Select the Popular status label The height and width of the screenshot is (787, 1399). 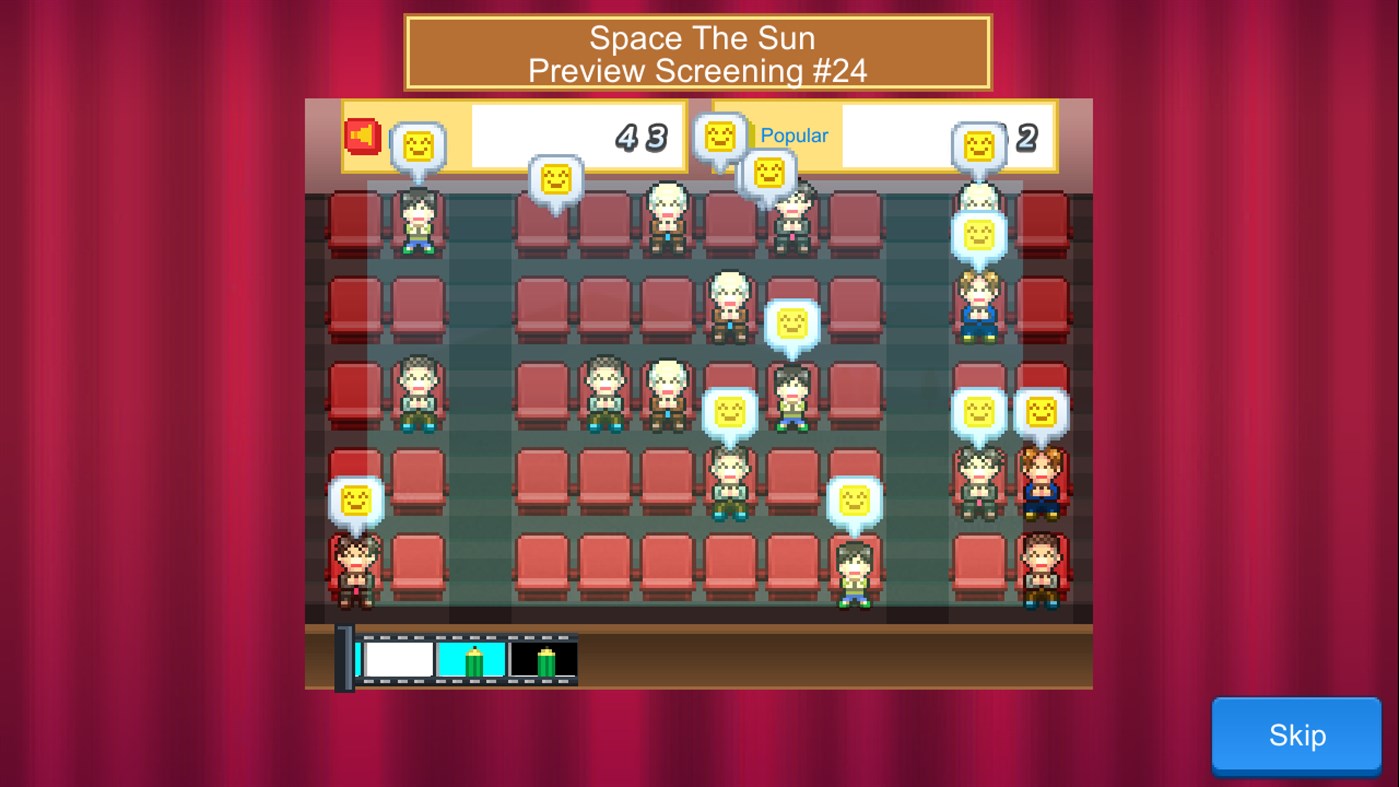coord(794,135)
